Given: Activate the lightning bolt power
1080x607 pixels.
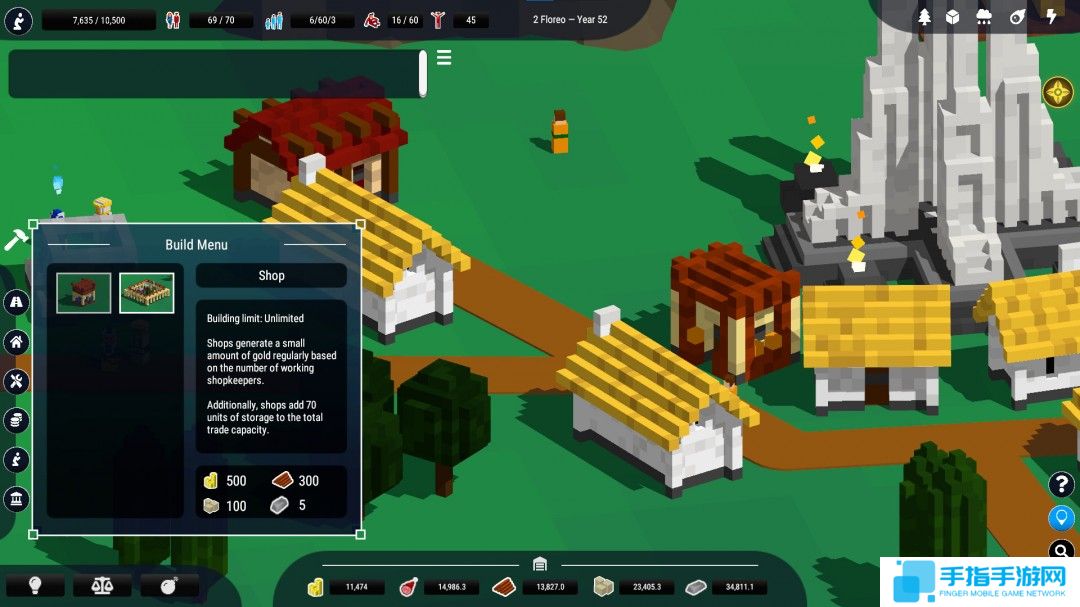Looking at the screenshot, I should point(1051,17).
